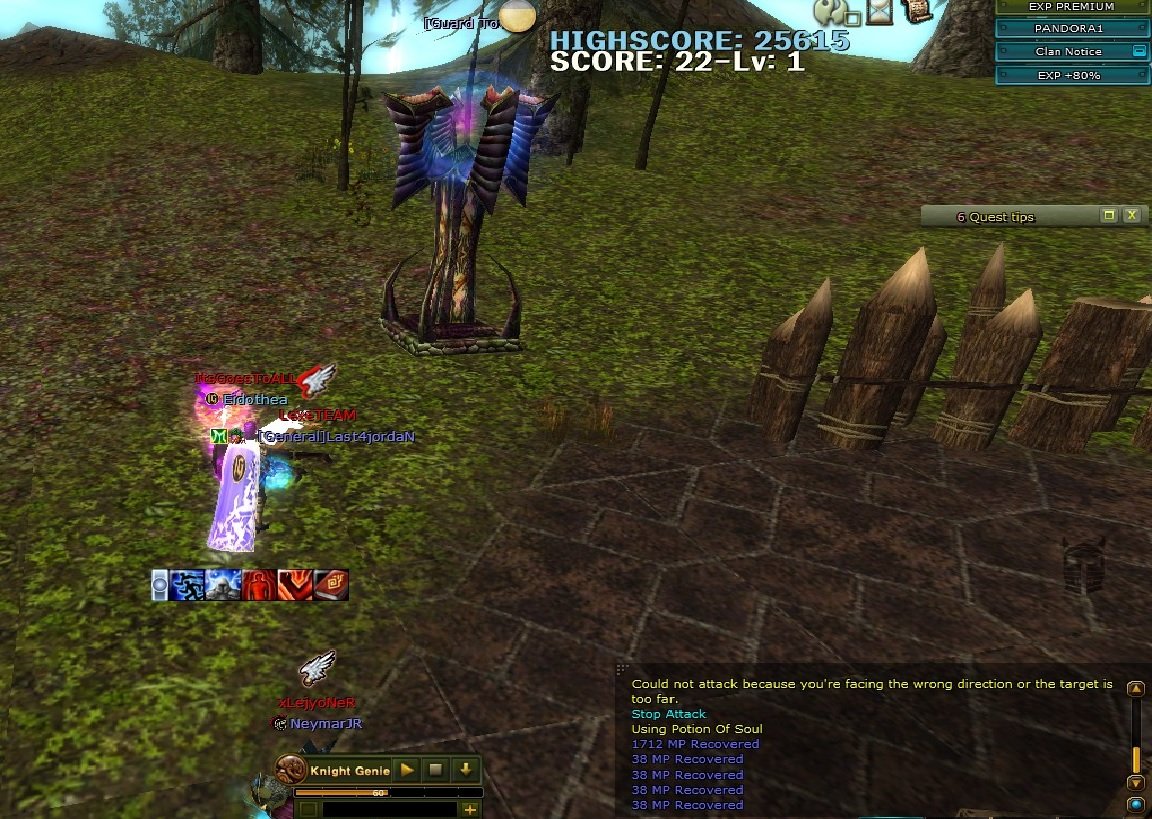Click the blue orb below the chat scrollbar
1152x819 pixels.
[x=1135, y=804]
